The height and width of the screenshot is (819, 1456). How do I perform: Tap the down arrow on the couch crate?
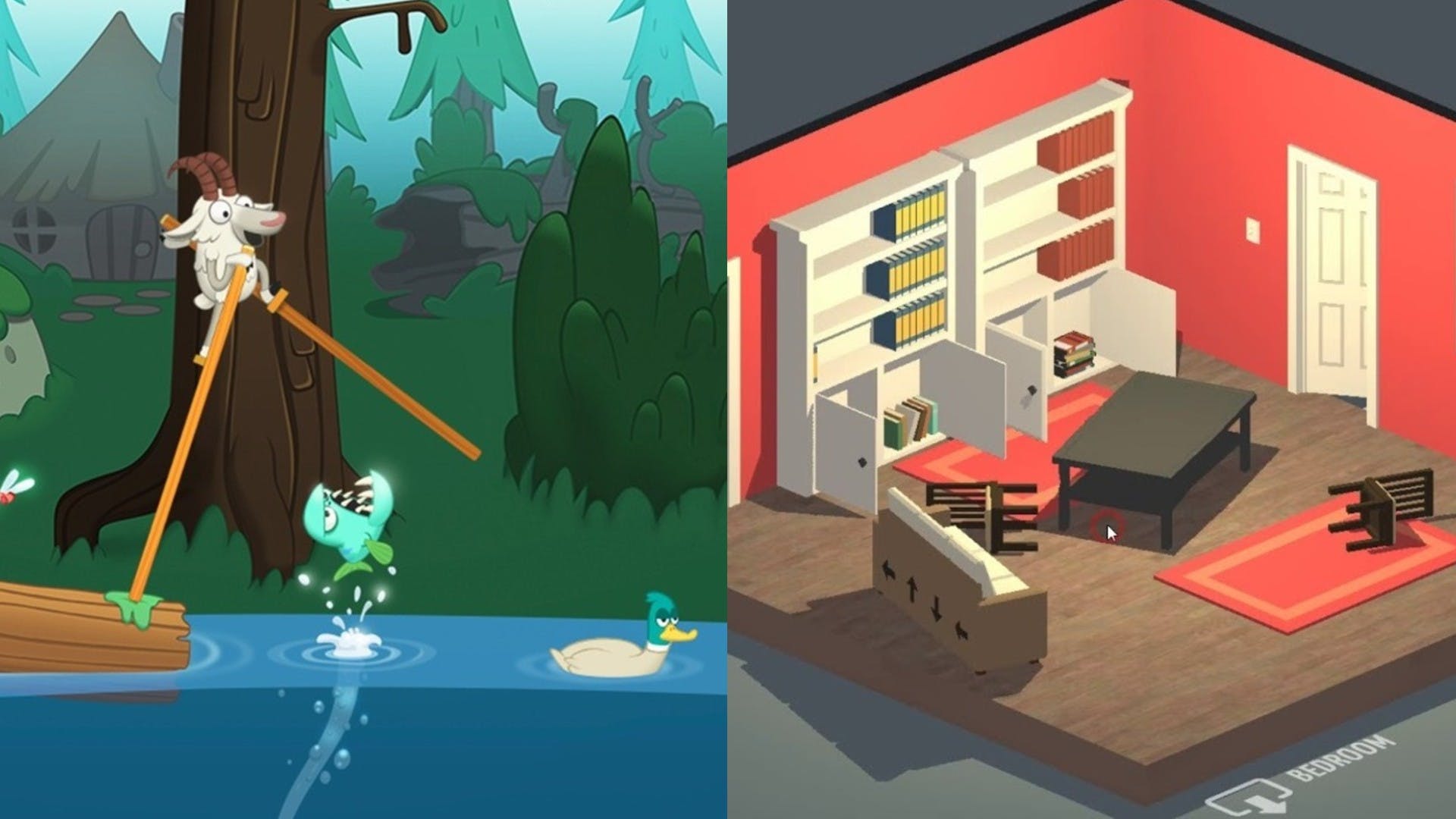(x=937, y=607)
